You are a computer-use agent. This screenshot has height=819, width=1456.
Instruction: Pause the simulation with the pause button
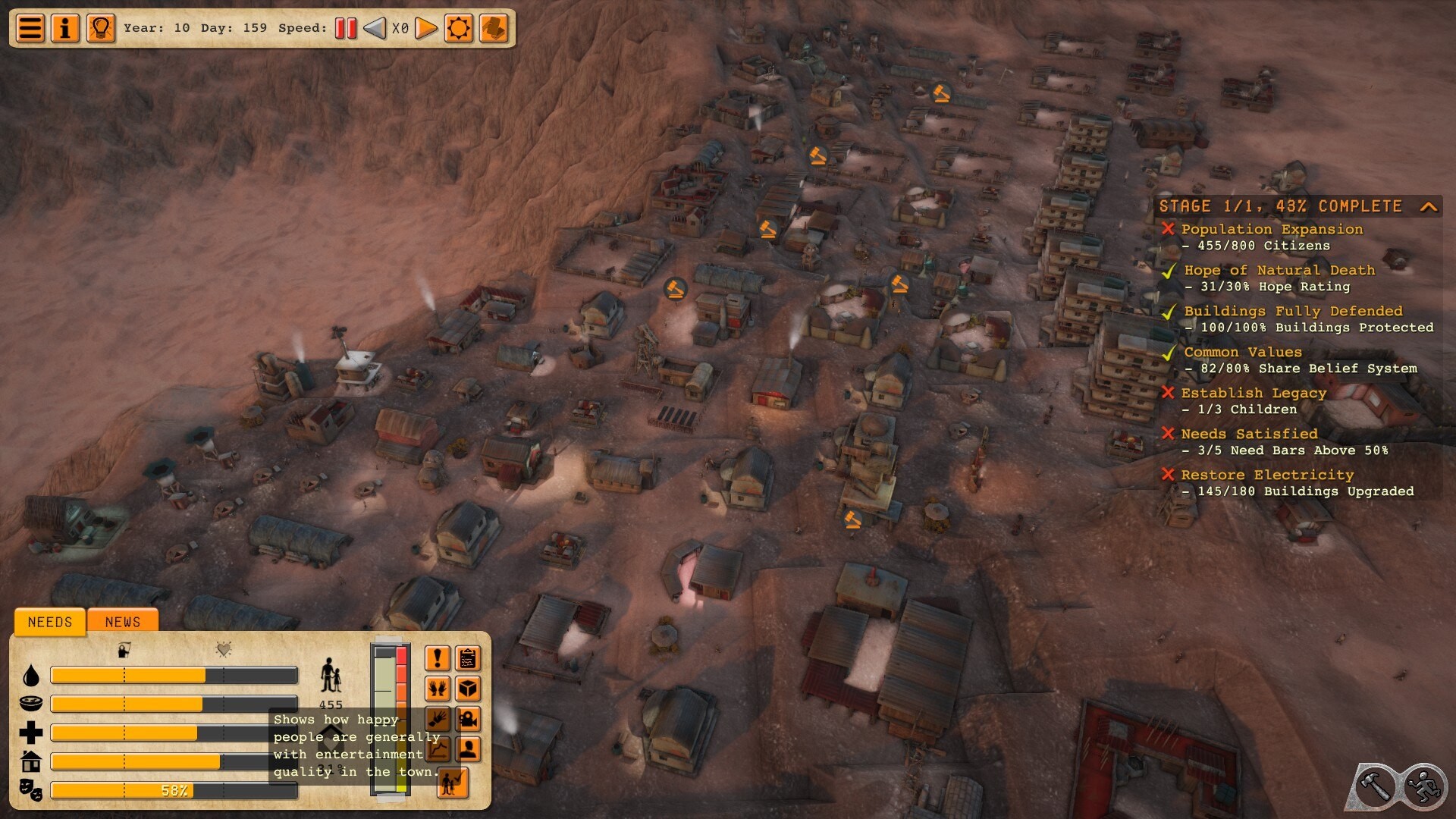pyautogui.click(x=346, y=28)
